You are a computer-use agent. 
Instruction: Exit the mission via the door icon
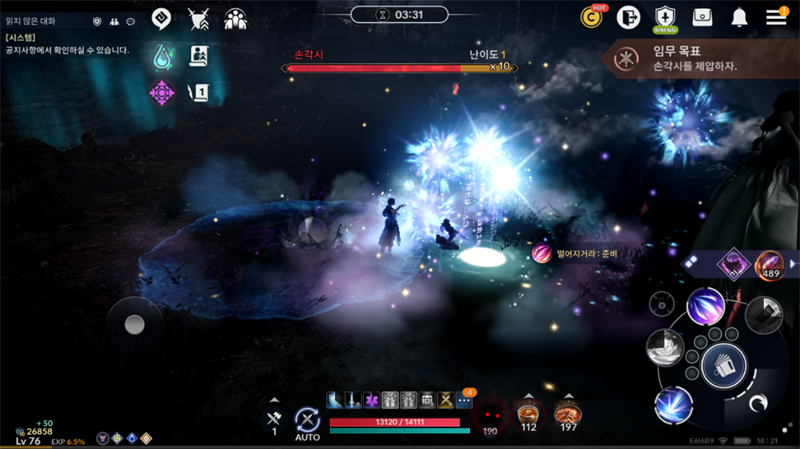point(629,17)
